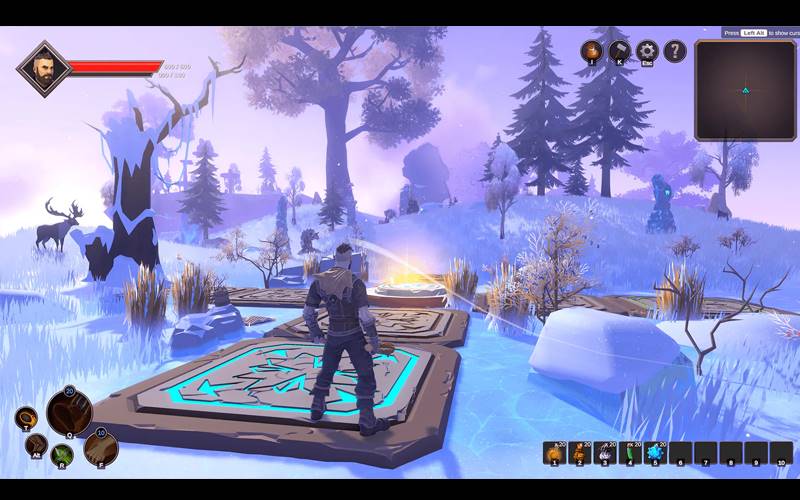Activate the large Q ability icon
This screenshot has width=800, height=500.
[x=69, y=412]
